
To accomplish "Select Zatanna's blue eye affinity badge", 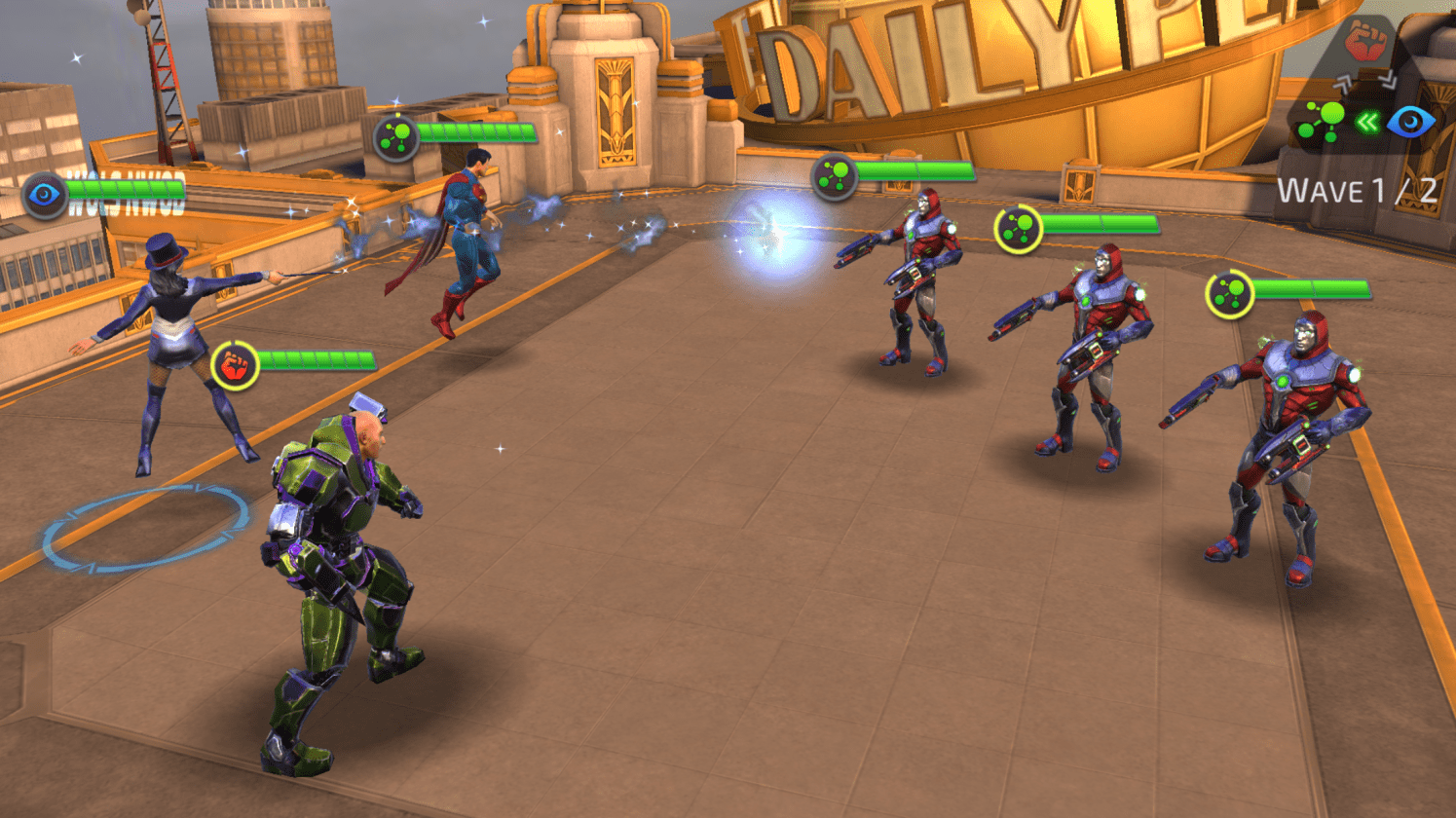I will click(x=45, y=195).
